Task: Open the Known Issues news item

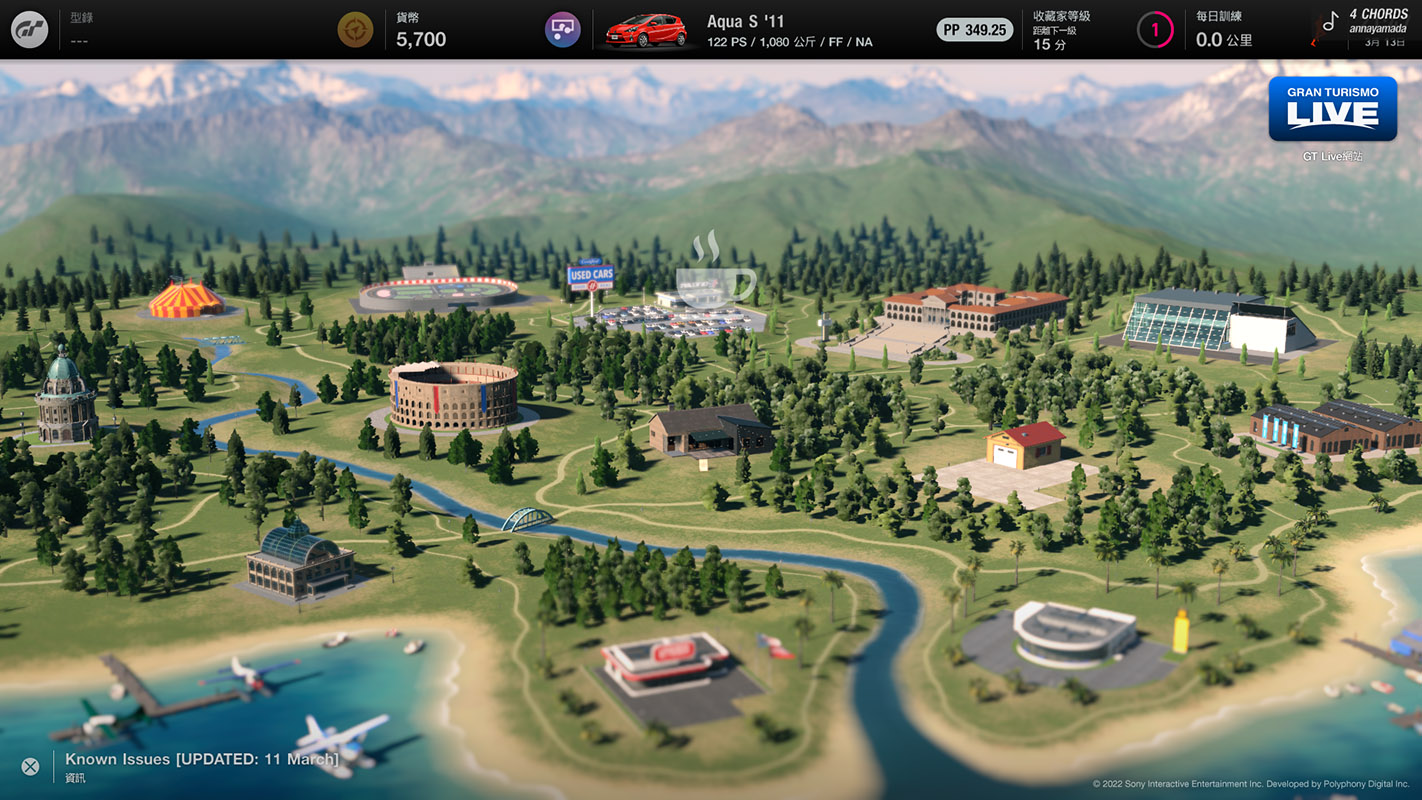Action: tap(202, 760)
